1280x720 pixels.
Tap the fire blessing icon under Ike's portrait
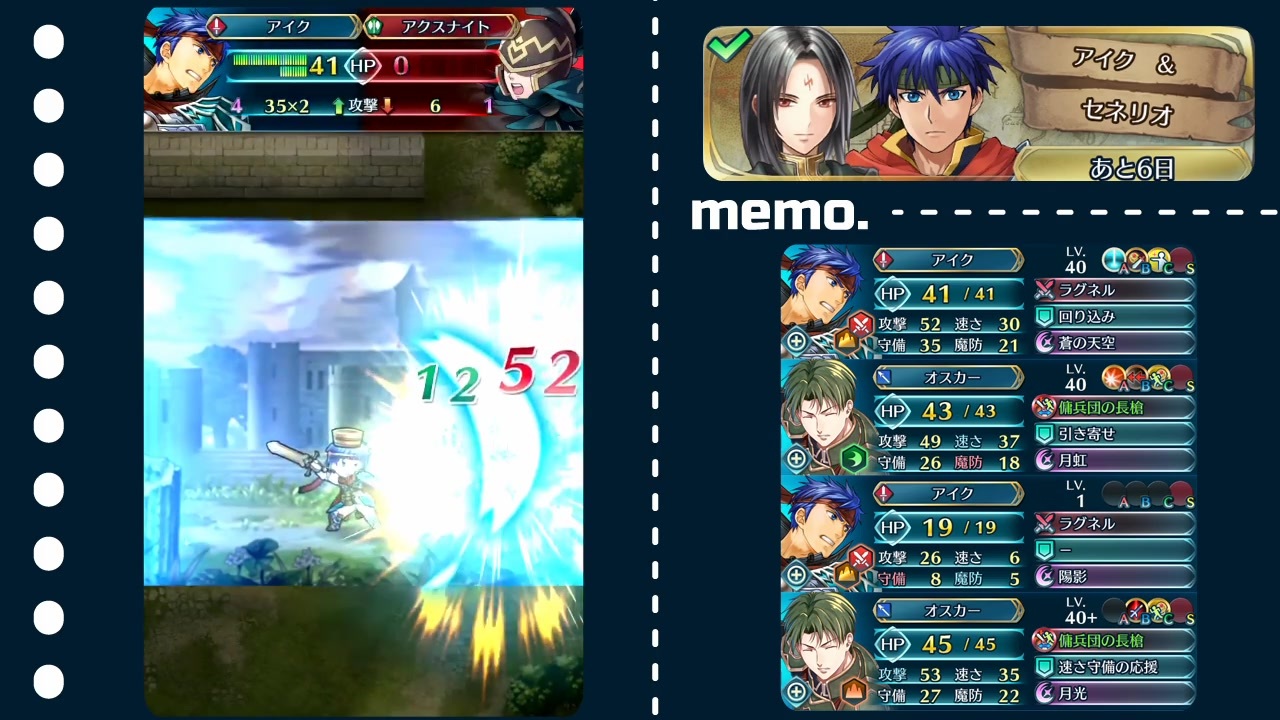coord(846,341)
